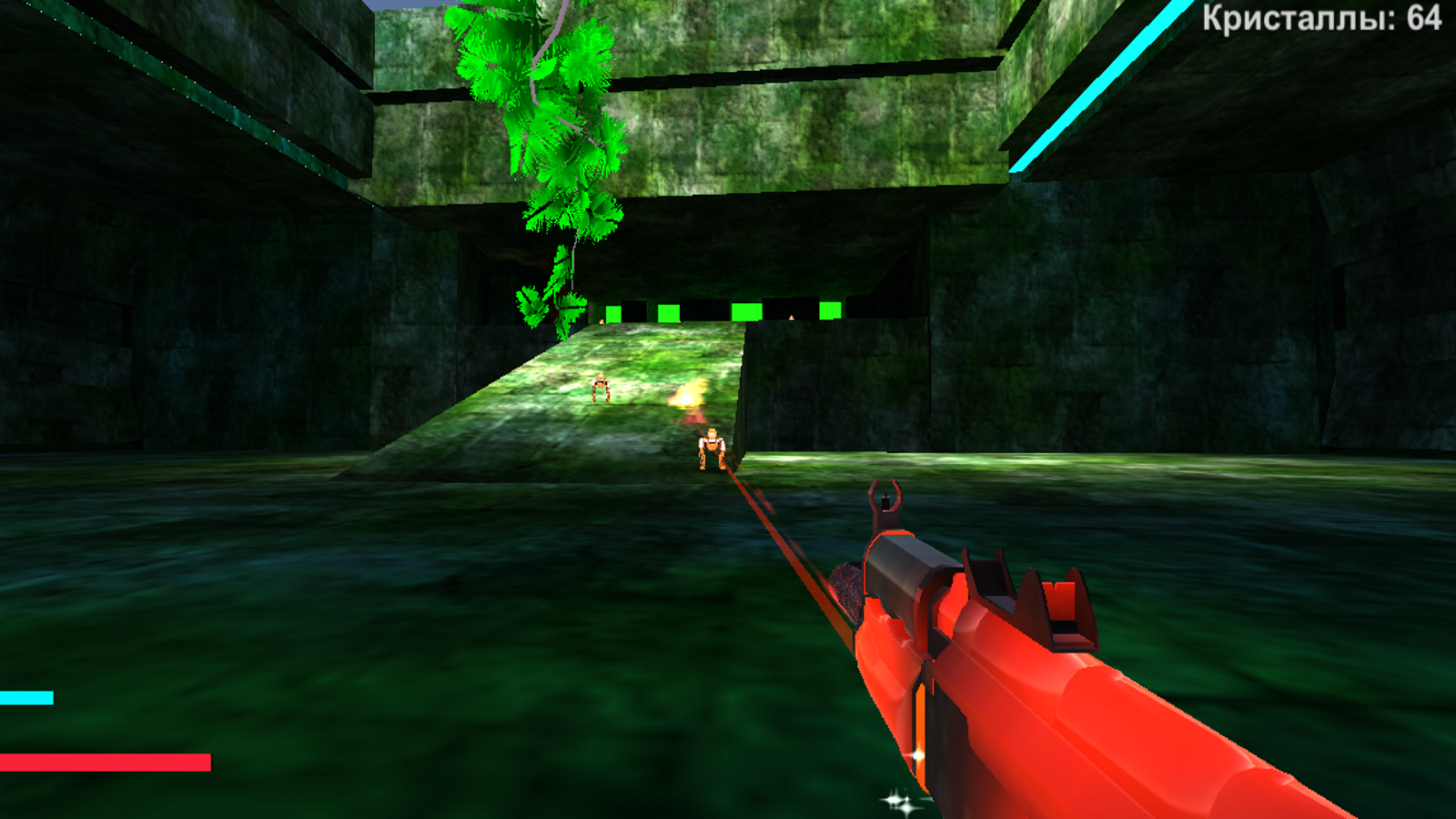Viewport: 1456px width, 819px height.
Task: Click the leftmost green crystal under the archway
Action: (x=612, y=312)
